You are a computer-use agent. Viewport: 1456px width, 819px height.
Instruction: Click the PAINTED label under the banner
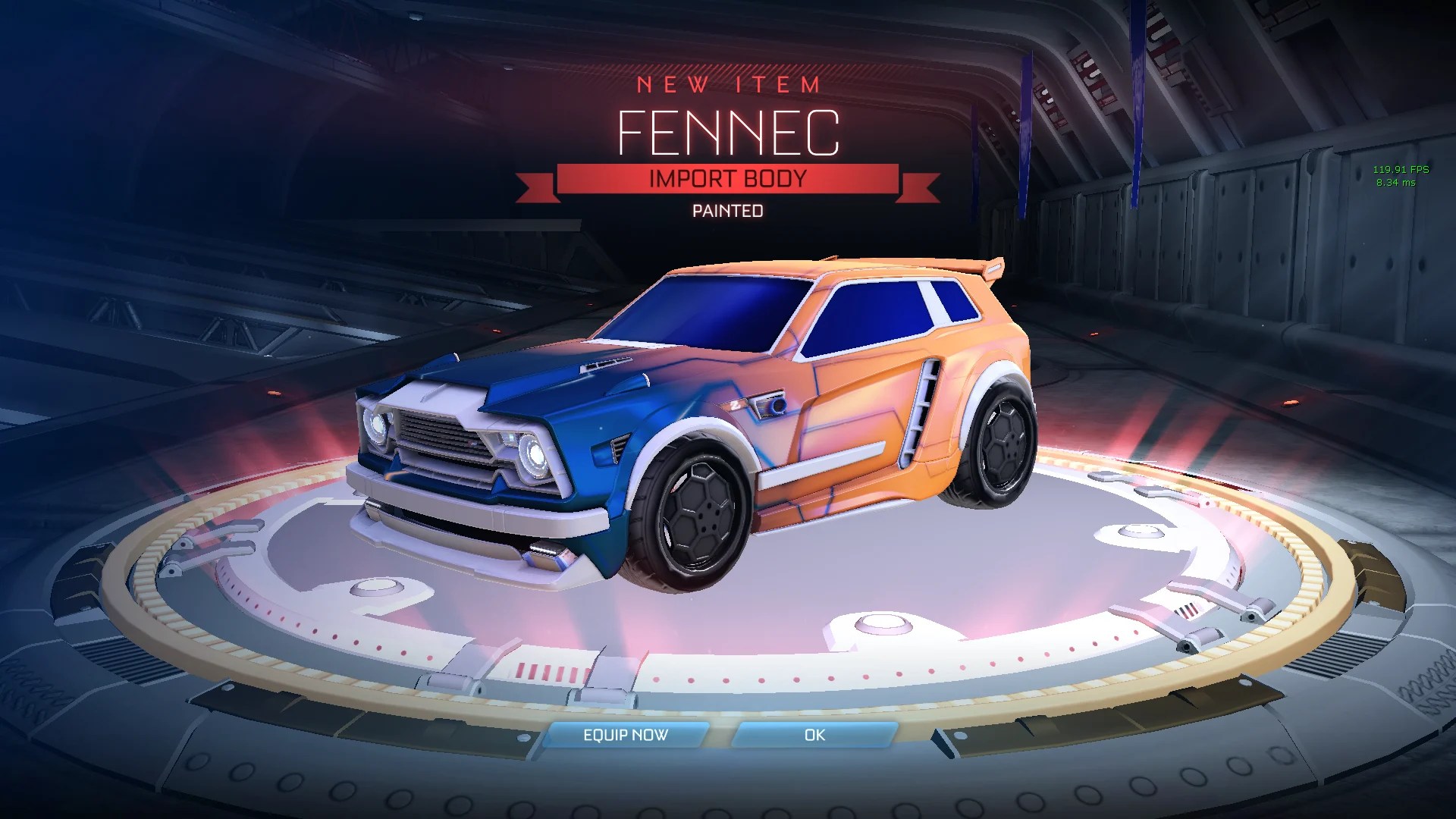728,211
